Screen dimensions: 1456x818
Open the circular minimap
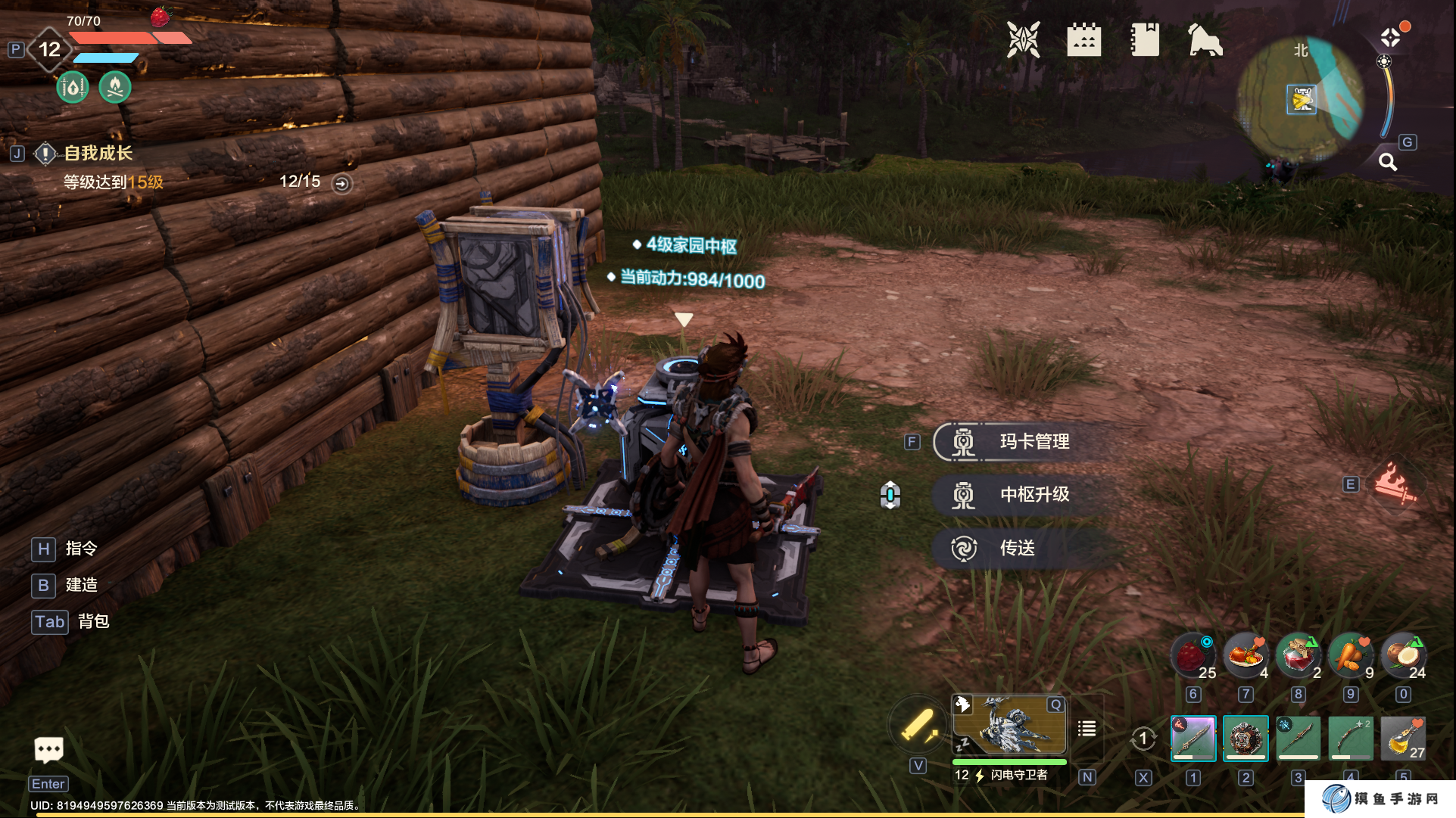(x=1300, y=99)
